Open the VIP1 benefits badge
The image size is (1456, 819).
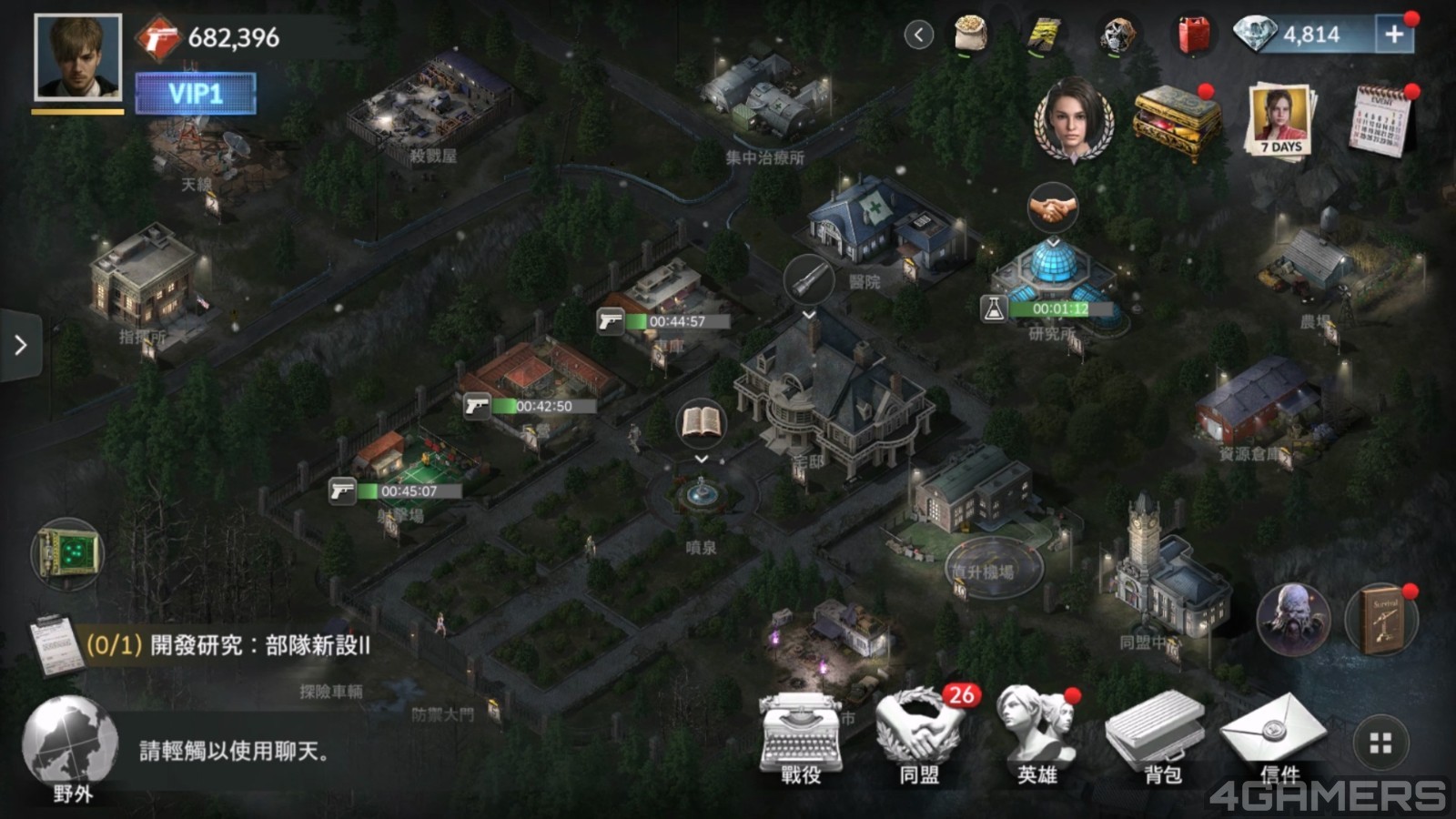click(x=196, y=94)
